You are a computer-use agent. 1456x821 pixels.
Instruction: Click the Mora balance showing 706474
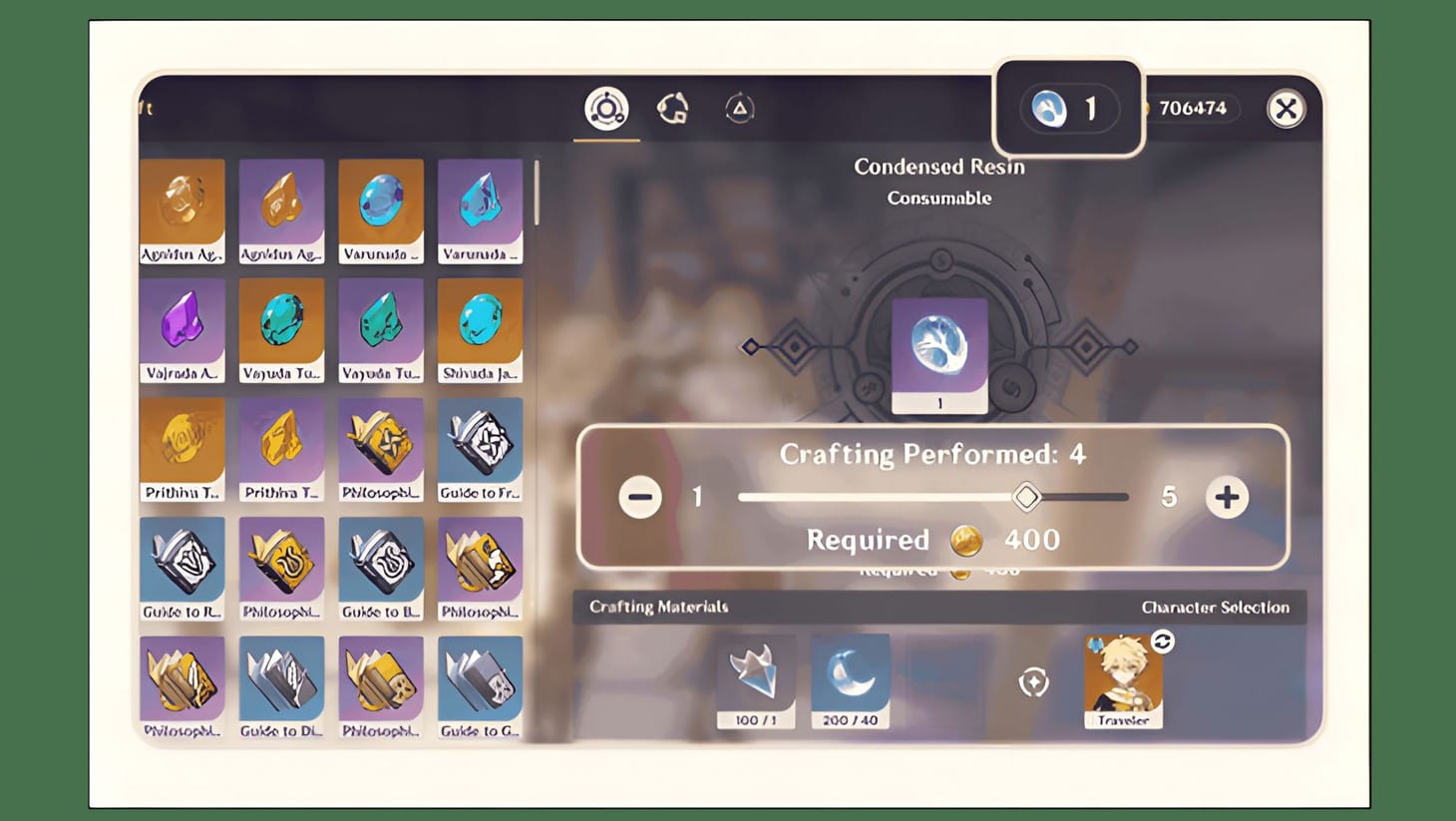coord(1194,109)
